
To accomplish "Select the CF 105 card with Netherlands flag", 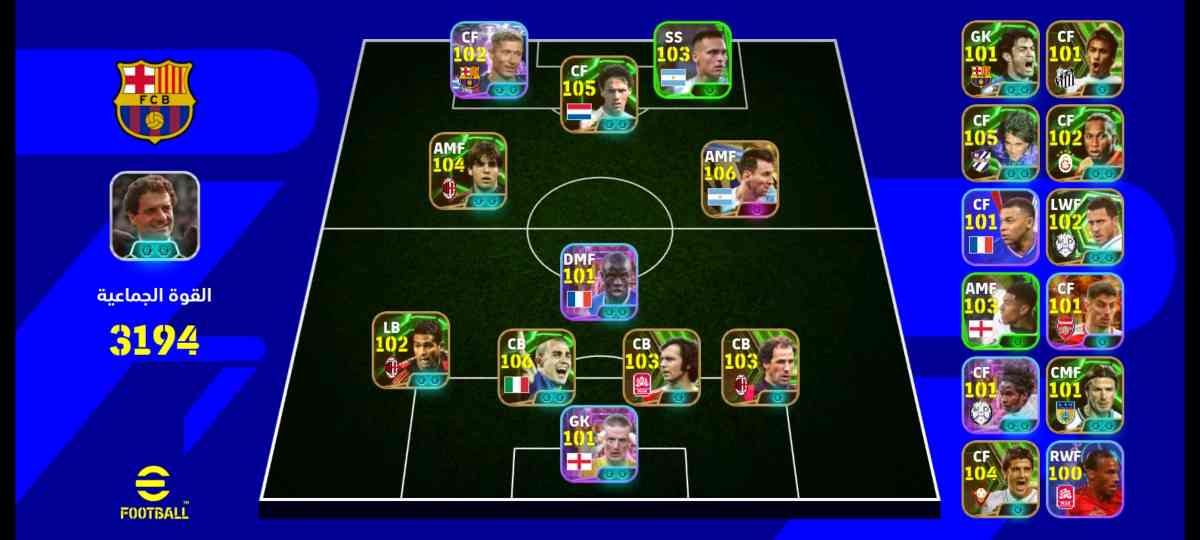I will 599,95.
